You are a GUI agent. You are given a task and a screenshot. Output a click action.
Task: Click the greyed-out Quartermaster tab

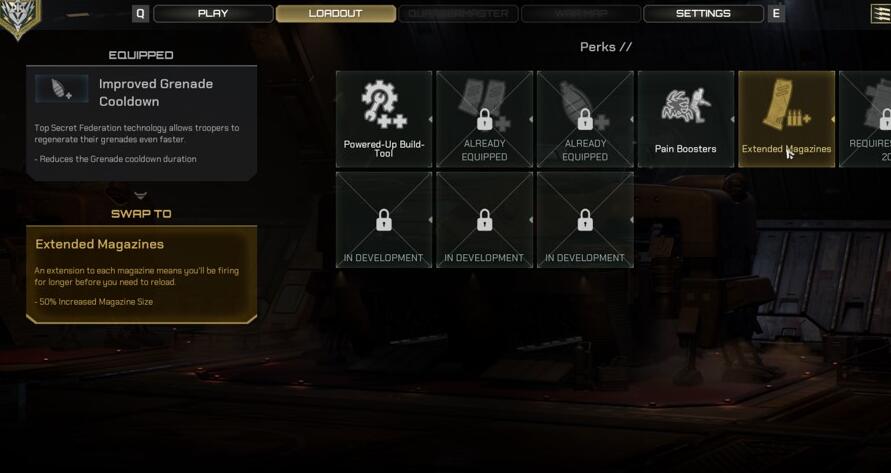click(459, 14)
